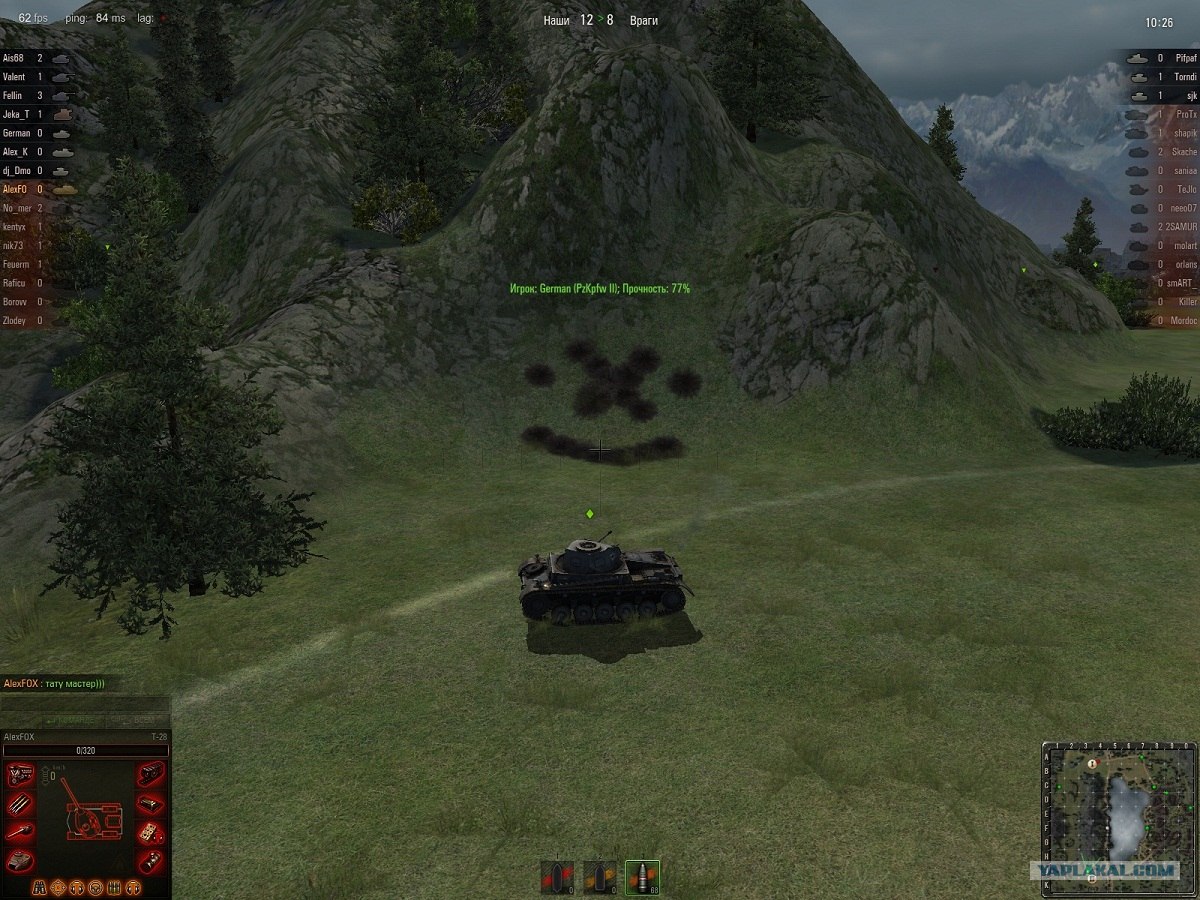Choose the turret module icon
1200x900 pixels.
click(x=21, y=859)
